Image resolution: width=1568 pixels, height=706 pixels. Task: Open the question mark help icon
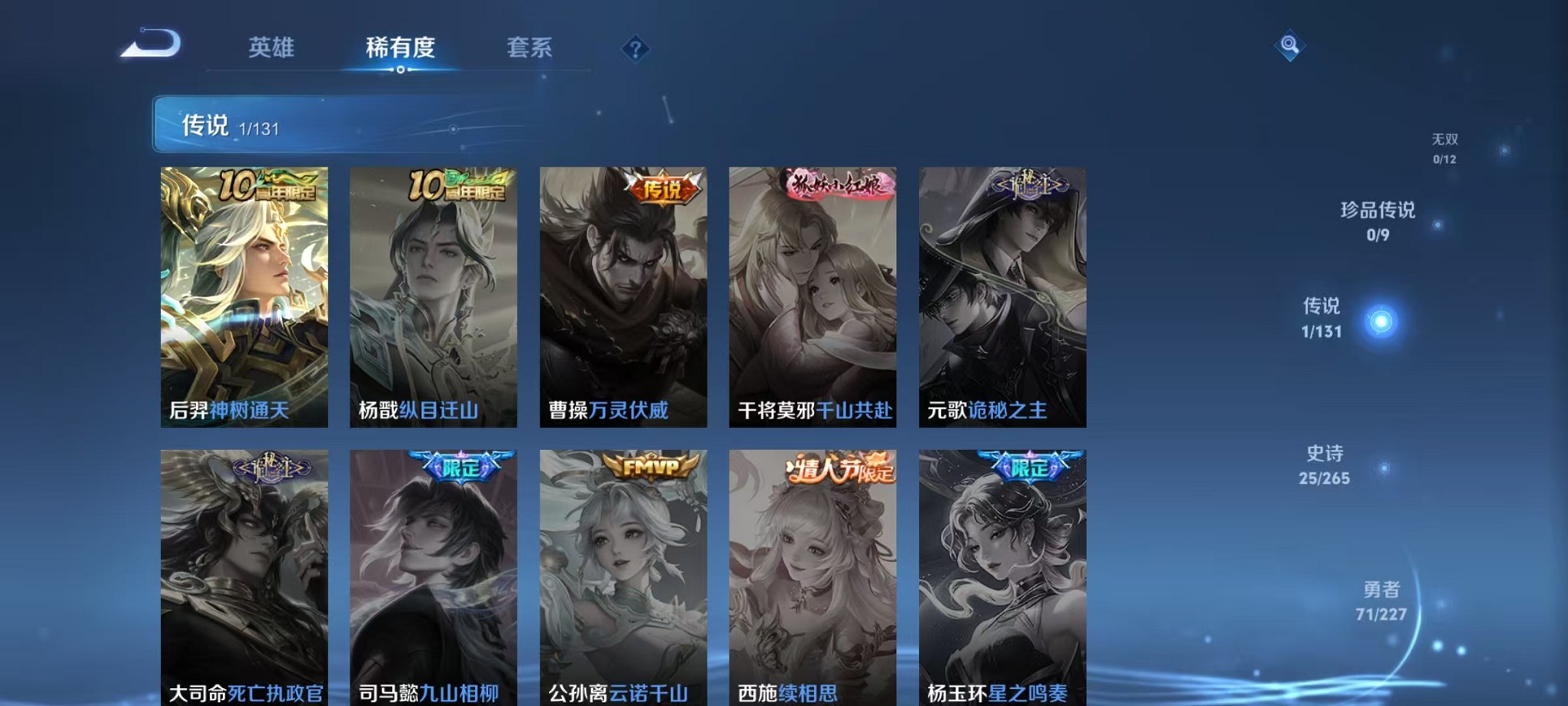pyautogui.click(x=635, y=49)
